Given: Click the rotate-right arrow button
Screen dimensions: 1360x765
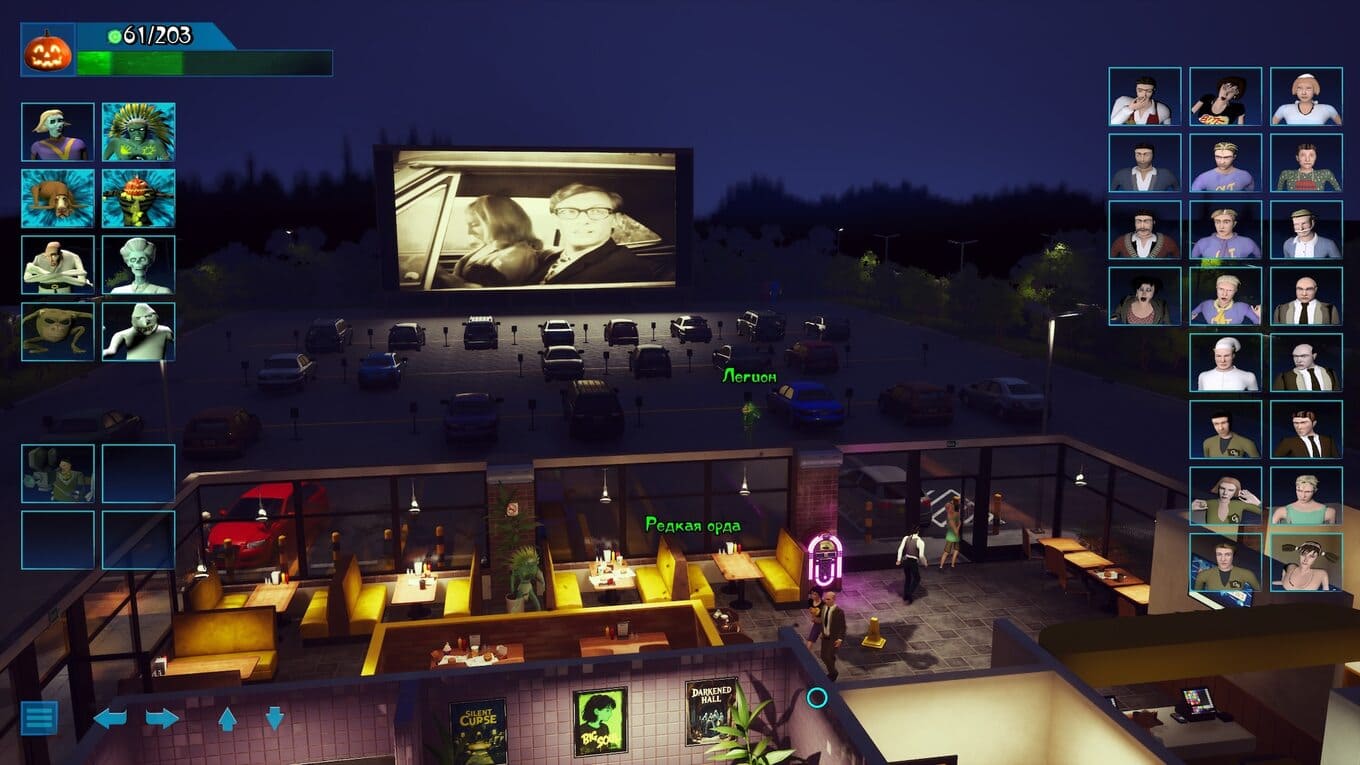Looking at the screenshot, I should click(x=162, y=718).
